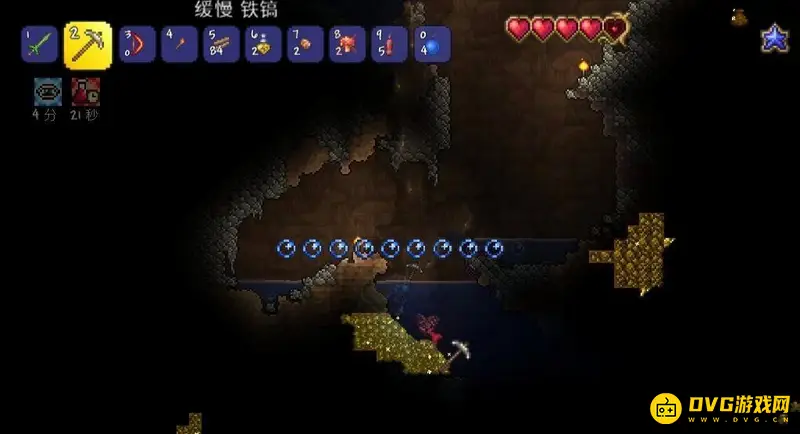
Task: Click the buff icon with 4 minutes left
Action: tap(47, 91)
